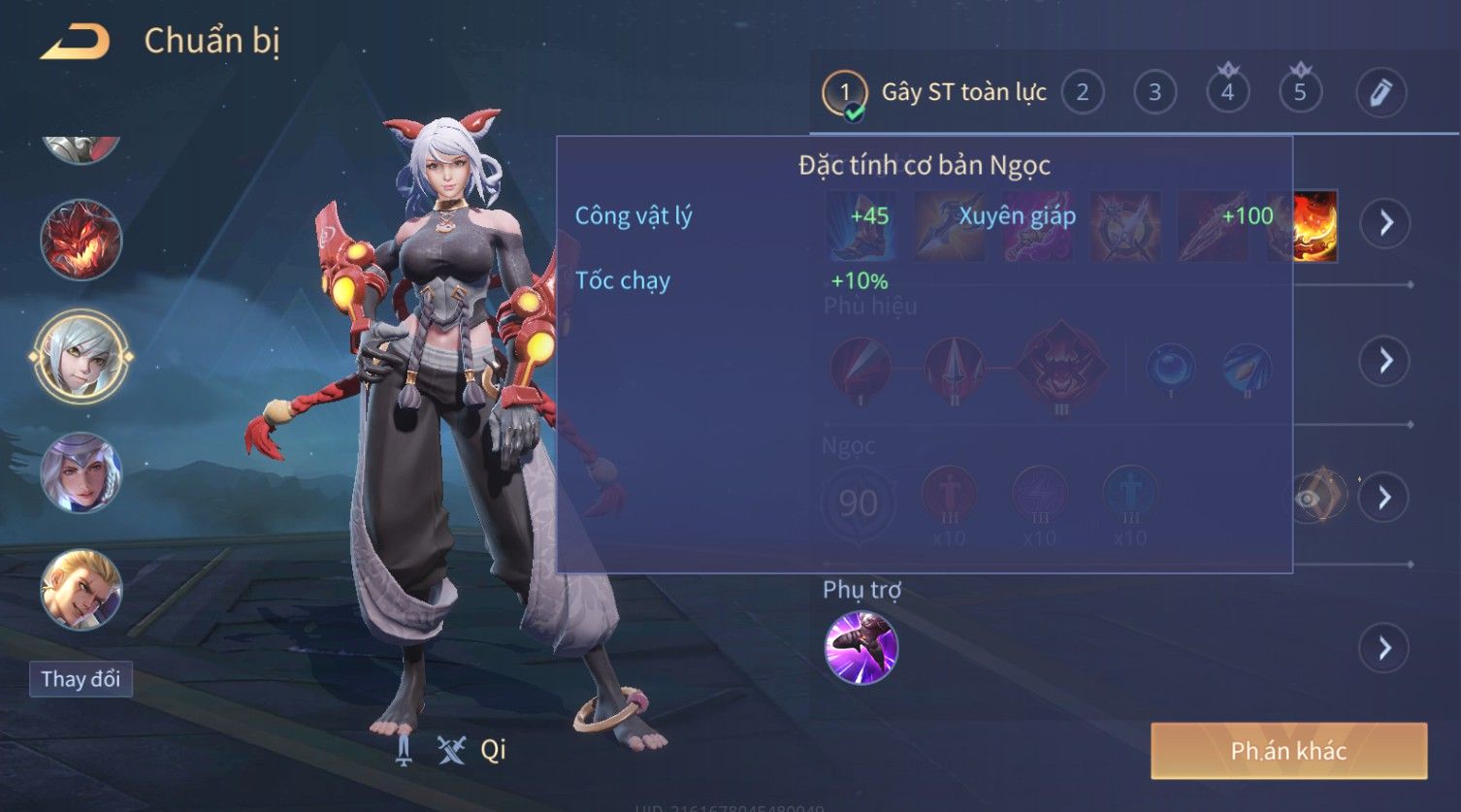
Task: Click the Thay đổi hero button
Action: 81,679
